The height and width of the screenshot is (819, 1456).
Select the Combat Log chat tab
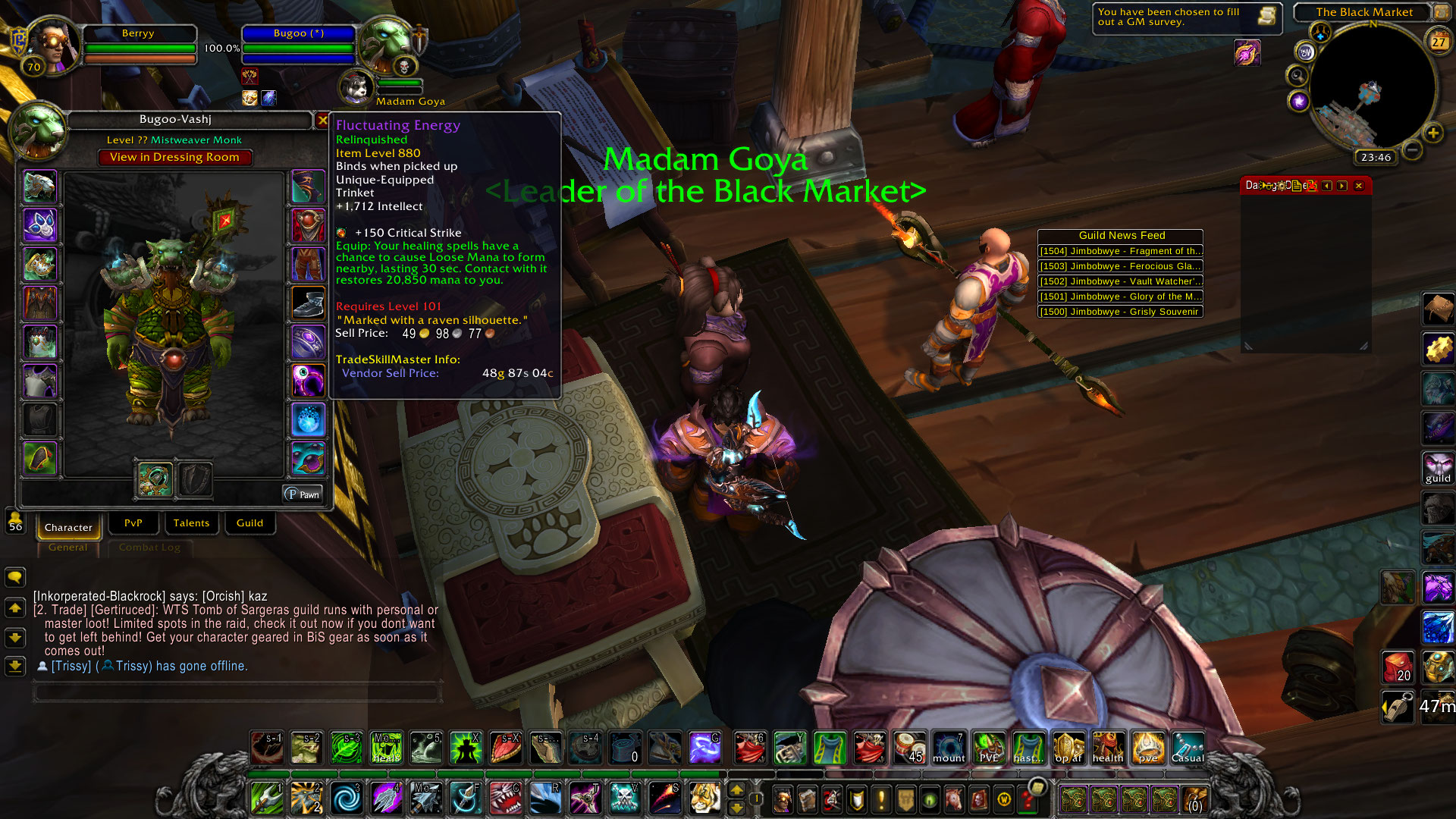click(149, 548)
